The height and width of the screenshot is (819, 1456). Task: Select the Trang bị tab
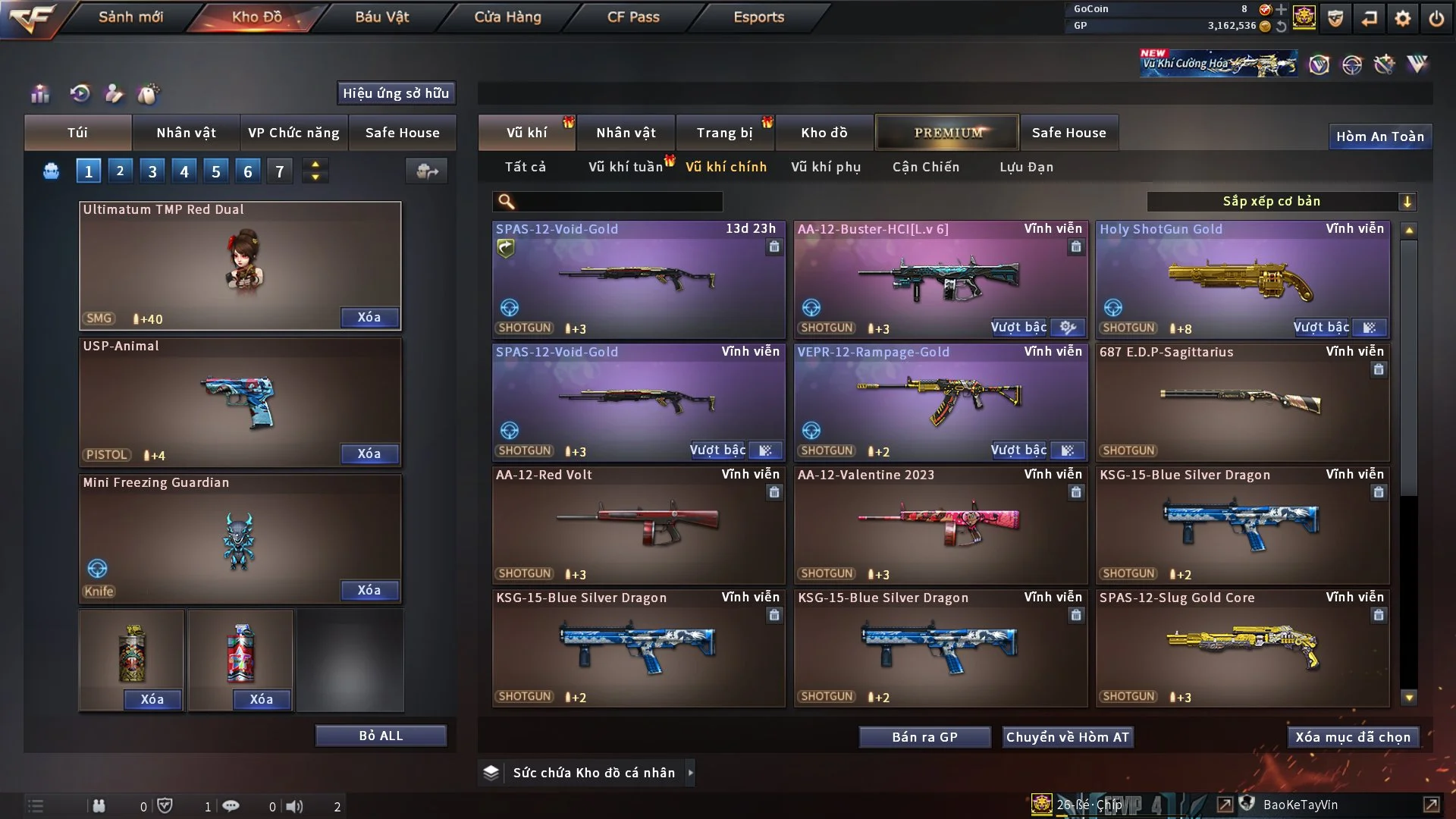coord(724,133)
